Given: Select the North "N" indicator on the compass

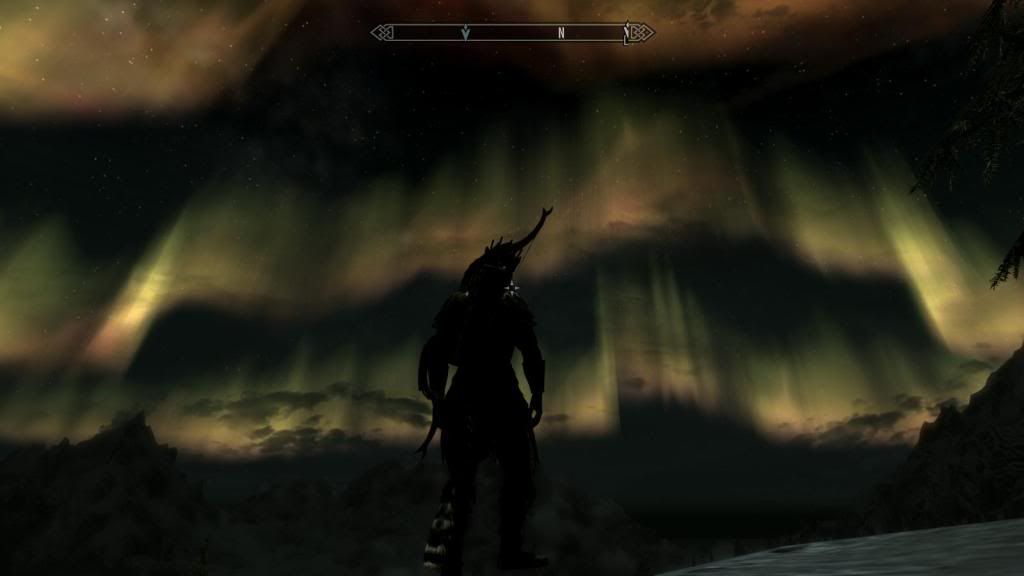Looking at the screenshot, I should (561, 33).
